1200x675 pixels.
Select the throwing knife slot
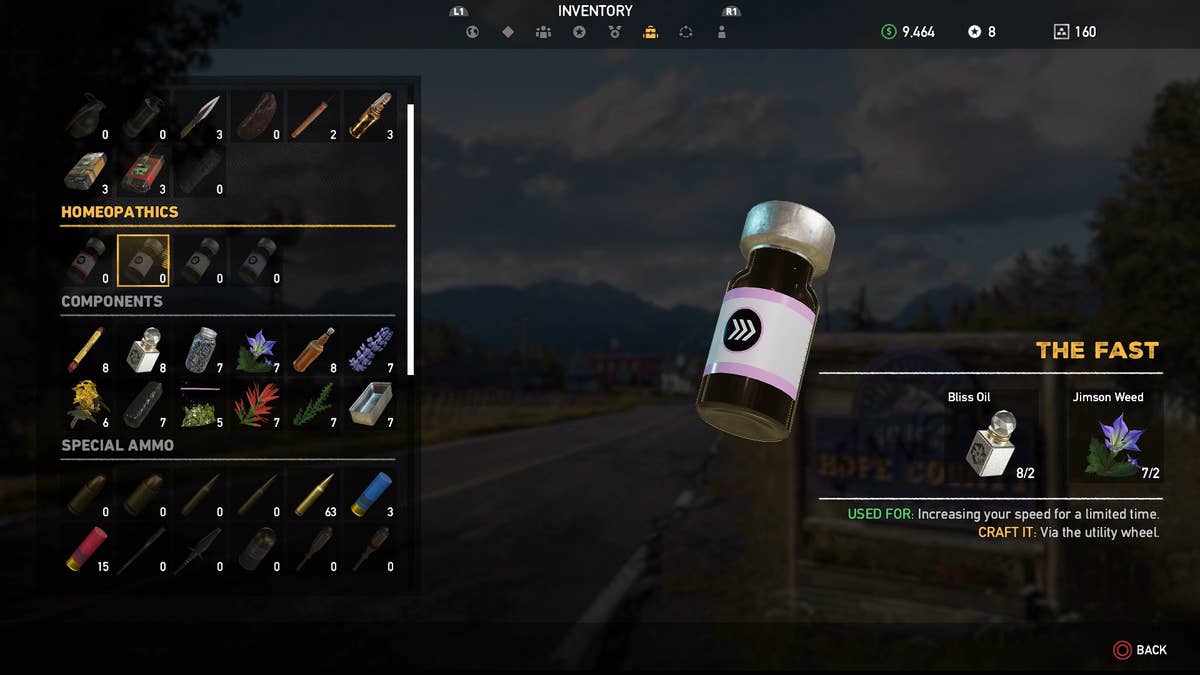200,116
